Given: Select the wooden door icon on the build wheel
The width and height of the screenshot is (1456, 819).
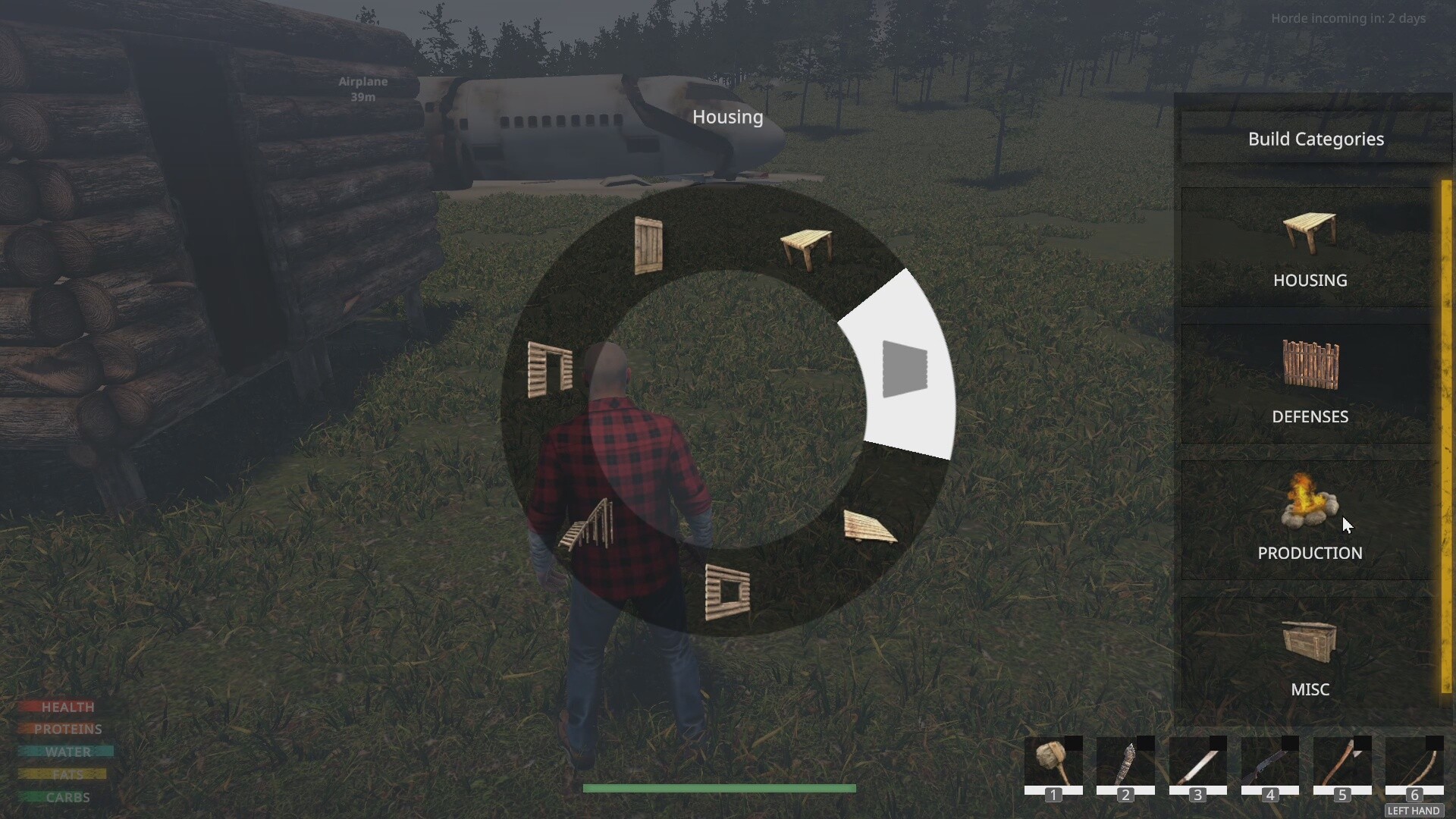Looking at the screenshot, I should pyautogui.click(x=648, y=245).
